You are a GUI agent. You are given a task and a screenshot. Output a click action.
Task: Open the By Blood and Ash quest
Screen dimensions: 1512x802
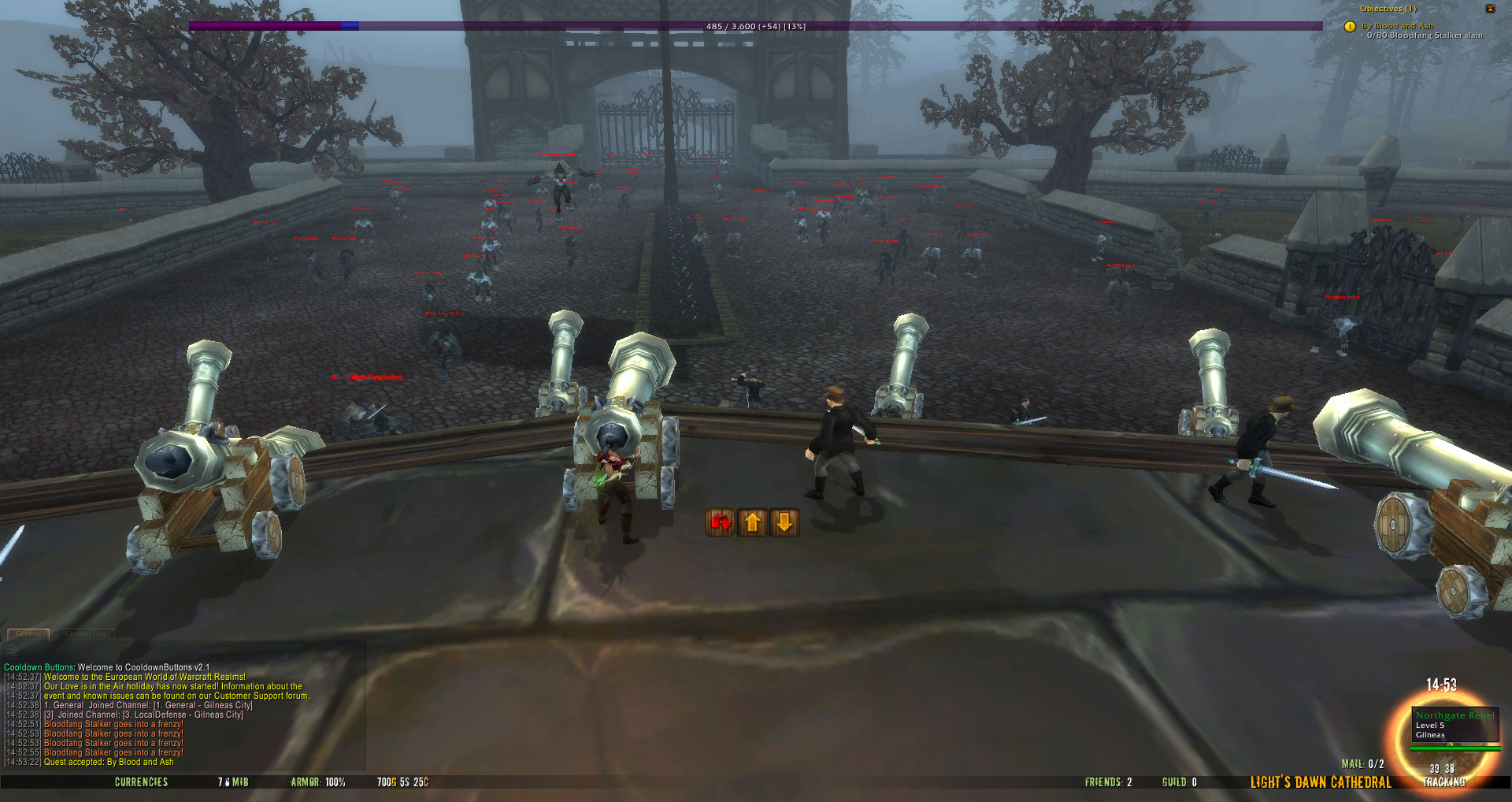[x=1397, y=26]
